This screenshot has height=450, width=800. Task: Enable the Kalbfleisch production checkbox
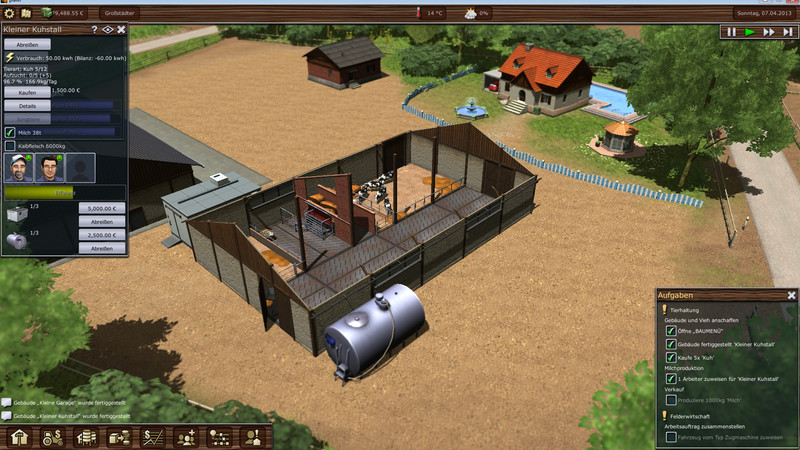tap(11, 146)
